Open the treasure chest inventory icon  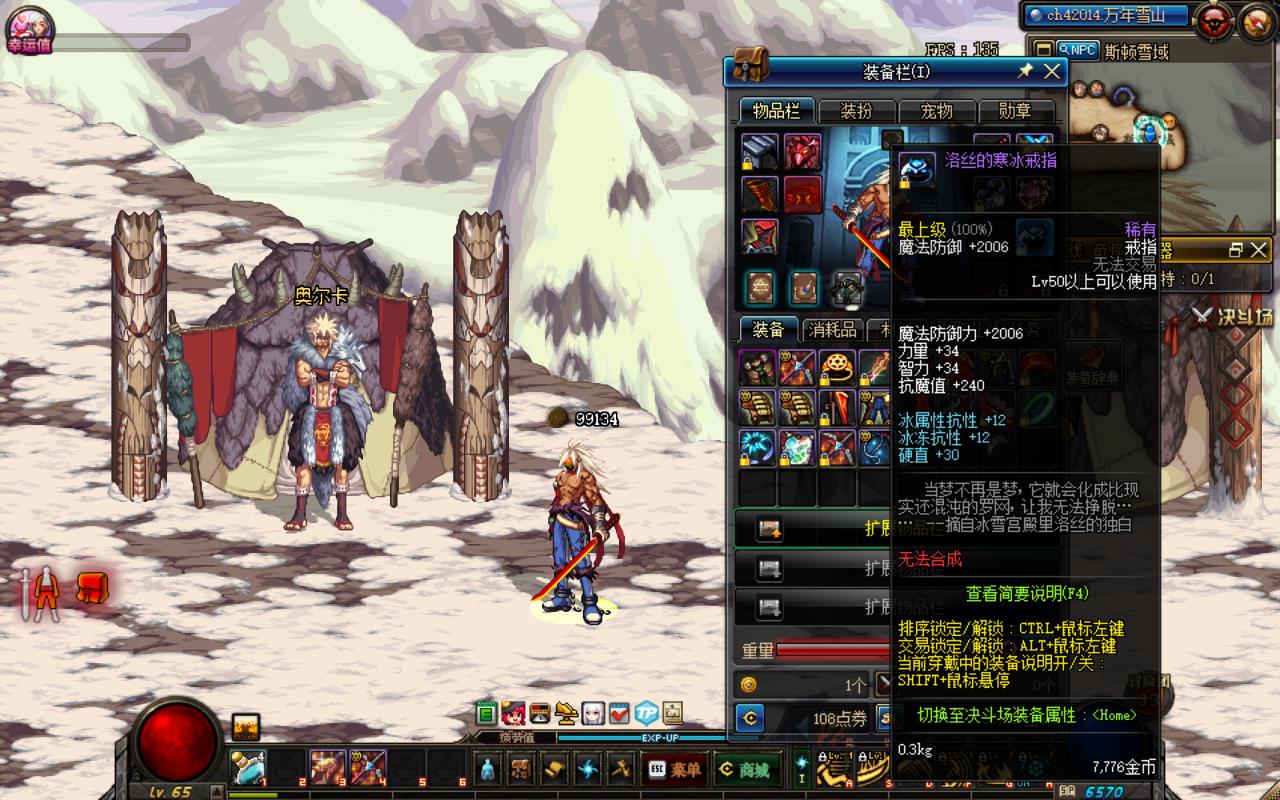point(520,769)
